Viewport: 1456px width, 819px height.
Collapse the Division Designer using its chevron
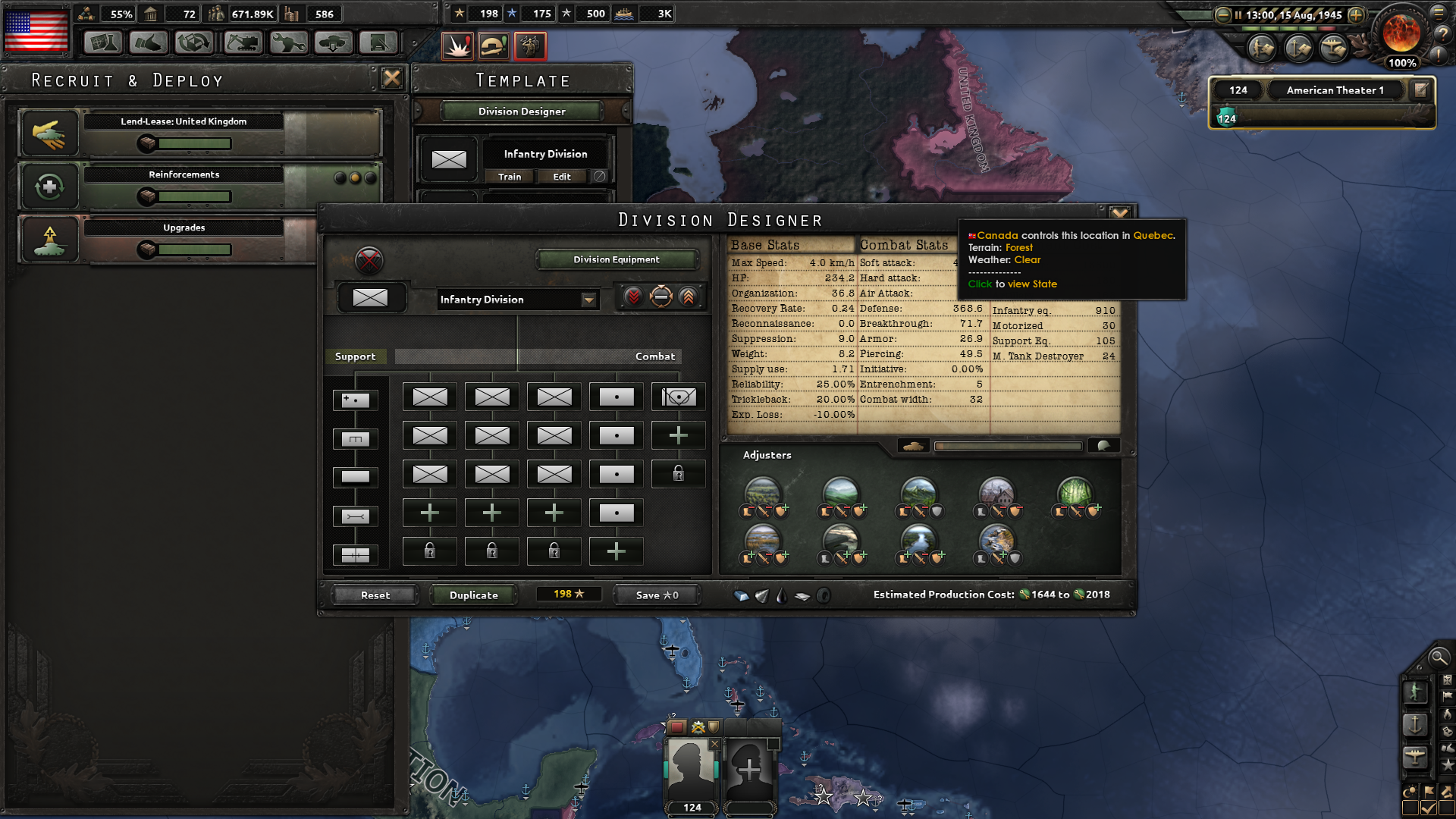click(x=1120, y=212)
